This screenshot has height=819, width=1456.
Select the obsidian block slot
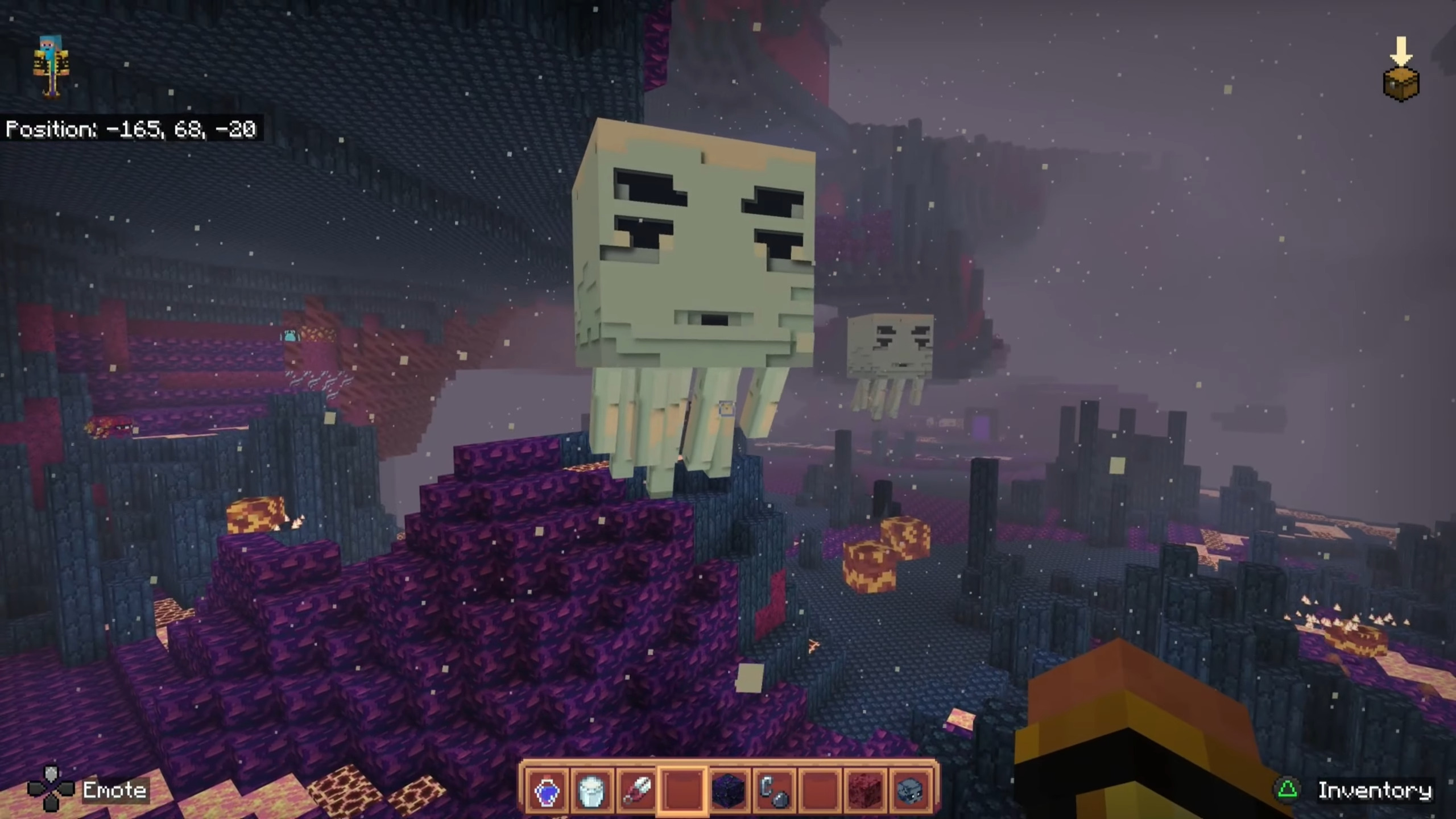click(x=728, y=790)
